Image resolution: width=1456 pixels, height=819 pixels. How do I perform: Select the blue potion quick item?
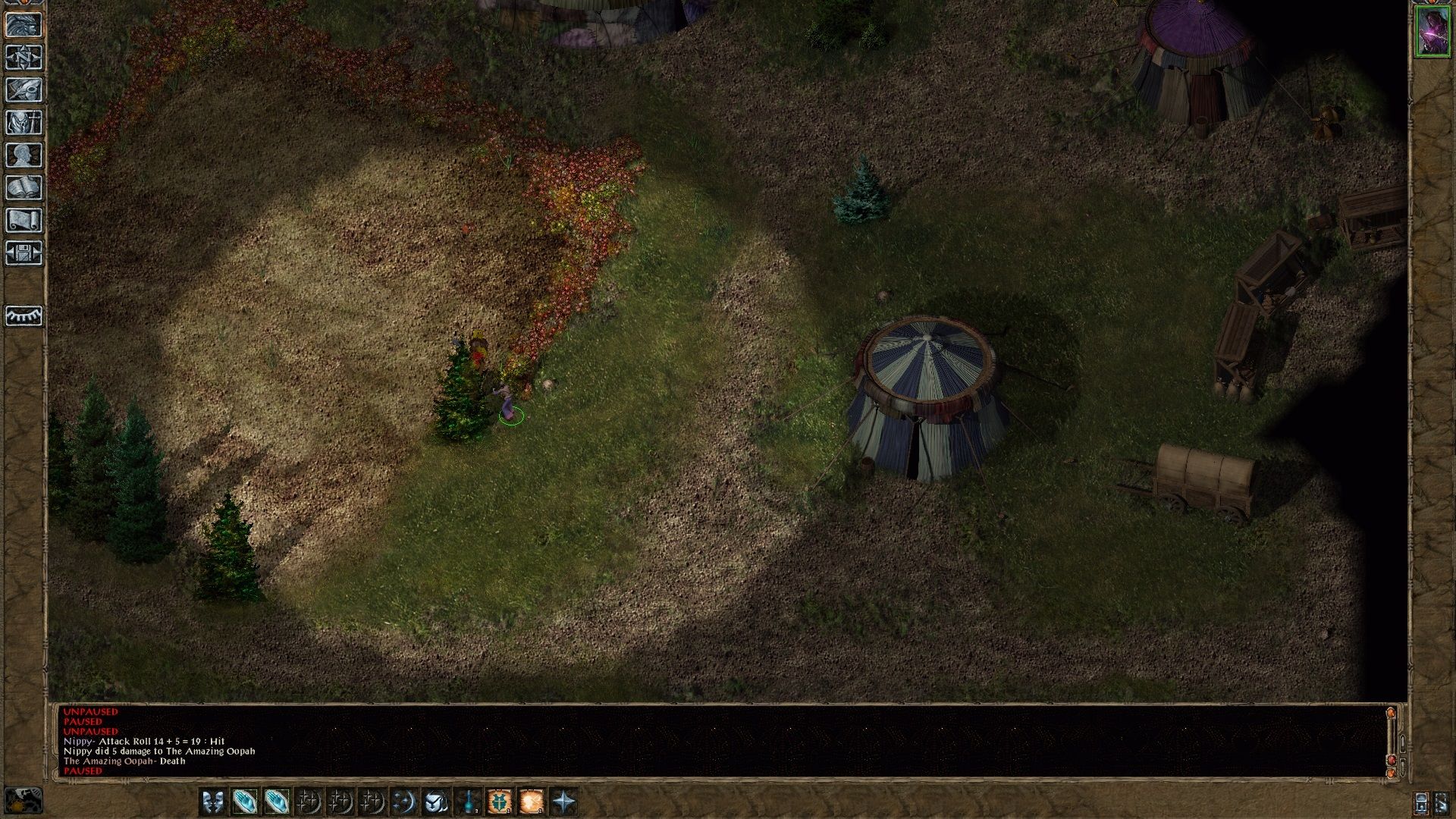468,802
